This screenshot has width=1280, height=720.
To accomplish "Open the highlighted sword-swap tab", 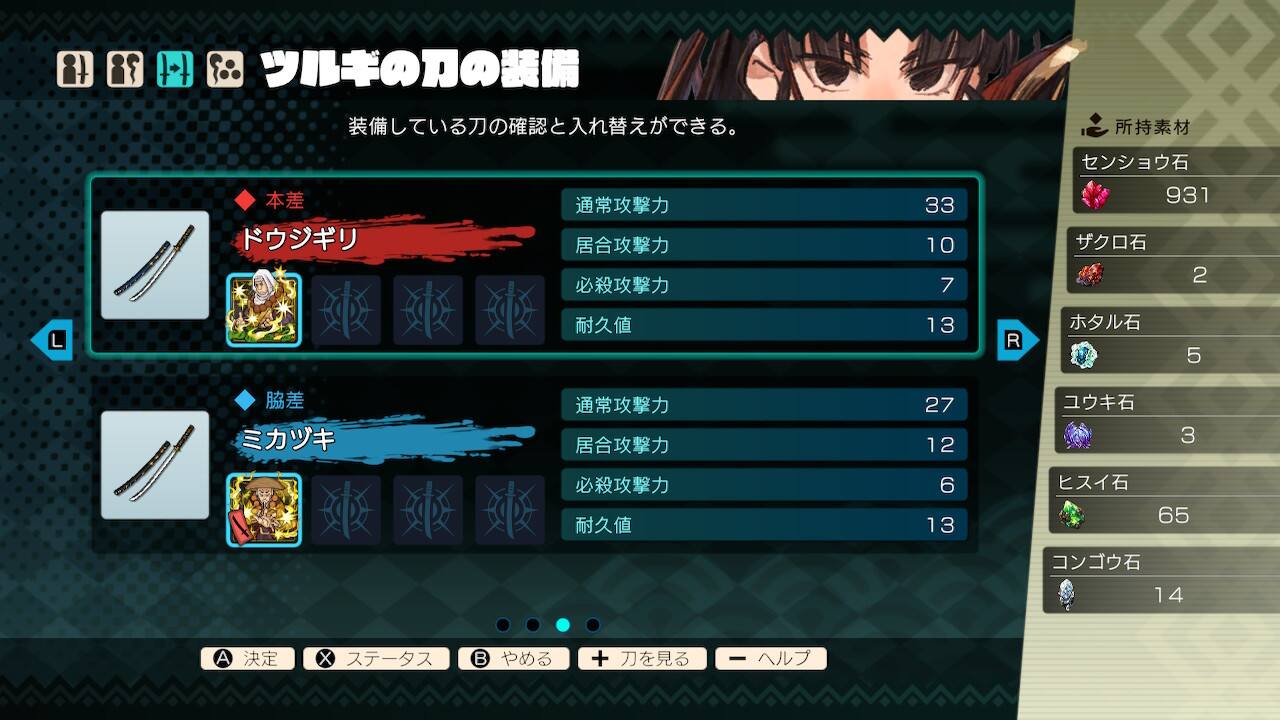I will [x=175, y=70].
